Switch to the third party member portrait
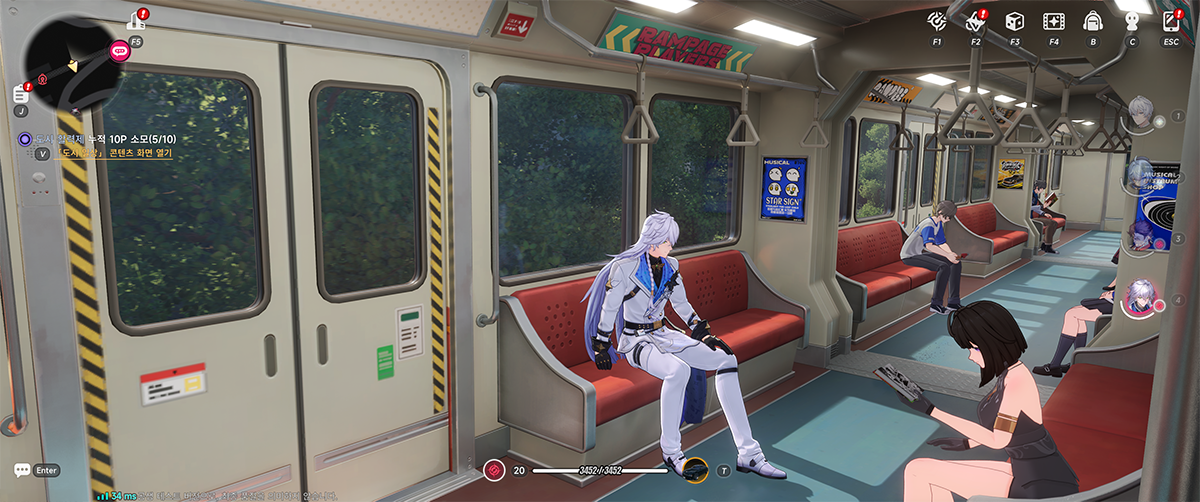The height and width of the screenshot is (502, 1200). click(1142, 235)
